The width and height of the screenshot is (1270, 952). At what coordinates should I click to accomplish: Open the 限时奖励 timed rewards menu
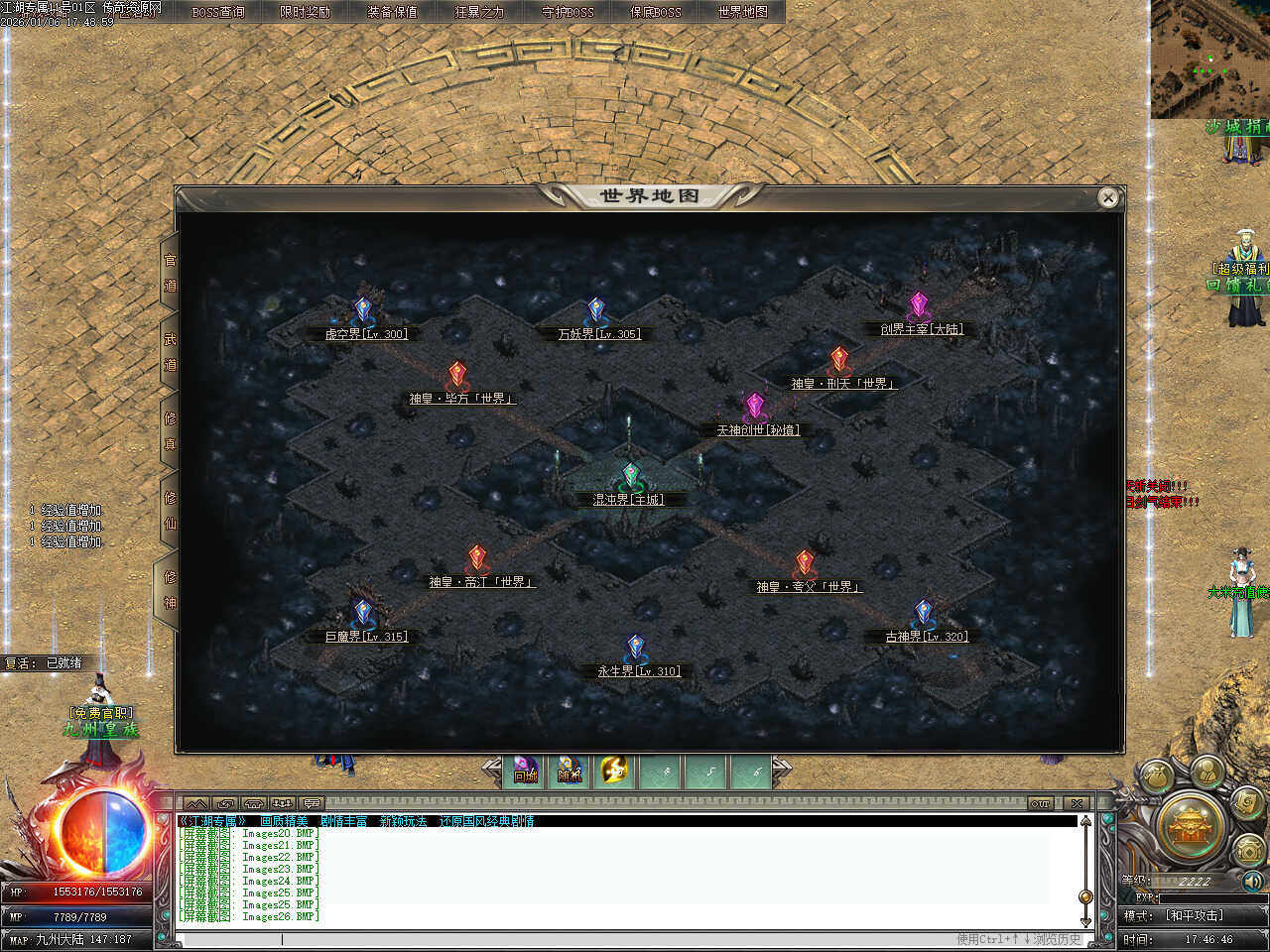click(x=305, y=12)
